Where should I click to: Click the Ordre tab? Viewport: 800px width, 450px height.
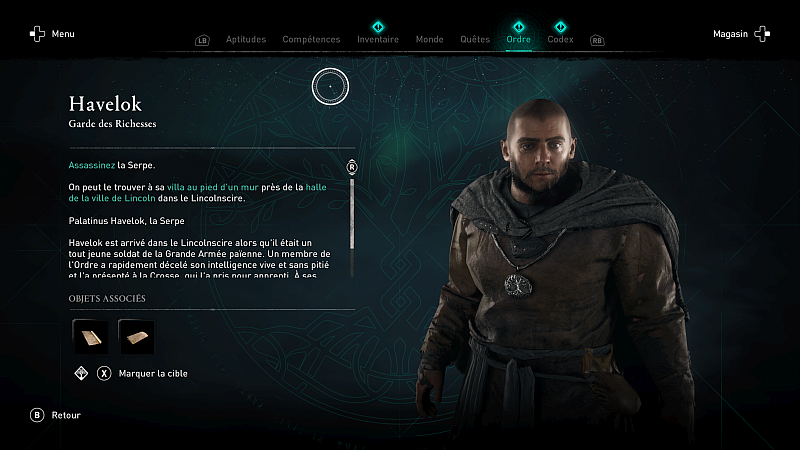pos(518,40)
